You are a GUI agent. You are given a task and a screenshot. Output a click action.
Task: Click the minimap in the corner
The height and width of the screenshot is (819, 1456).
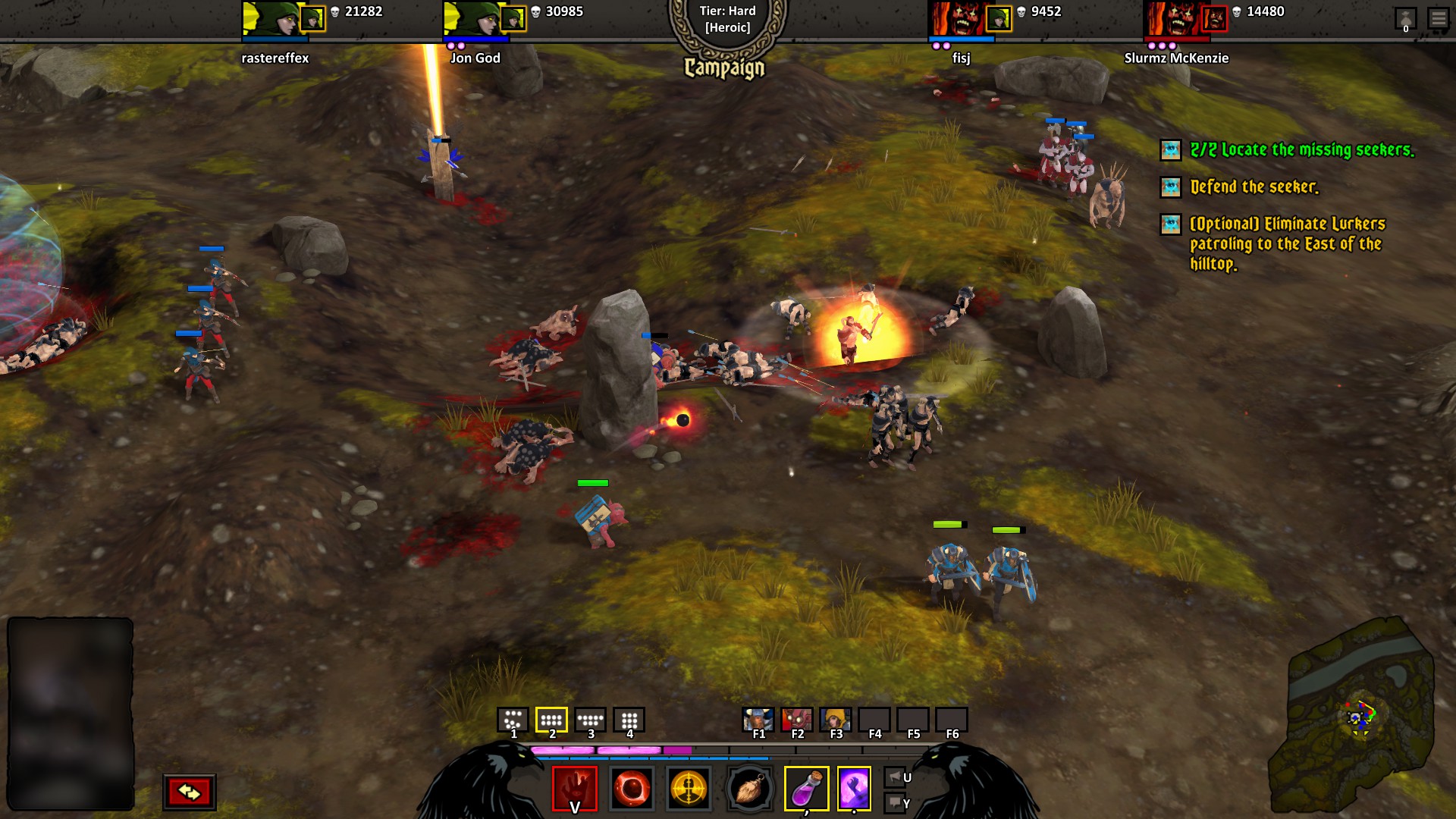pyautogui.click(x=1352, y=717)
